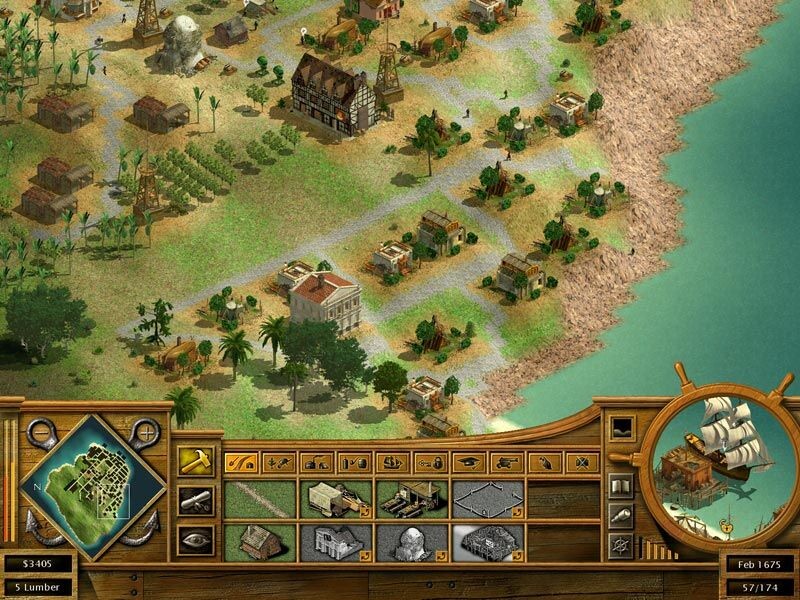Pick the small wooden hut tile
Screen dimensions: 800x600
(260, 542)
